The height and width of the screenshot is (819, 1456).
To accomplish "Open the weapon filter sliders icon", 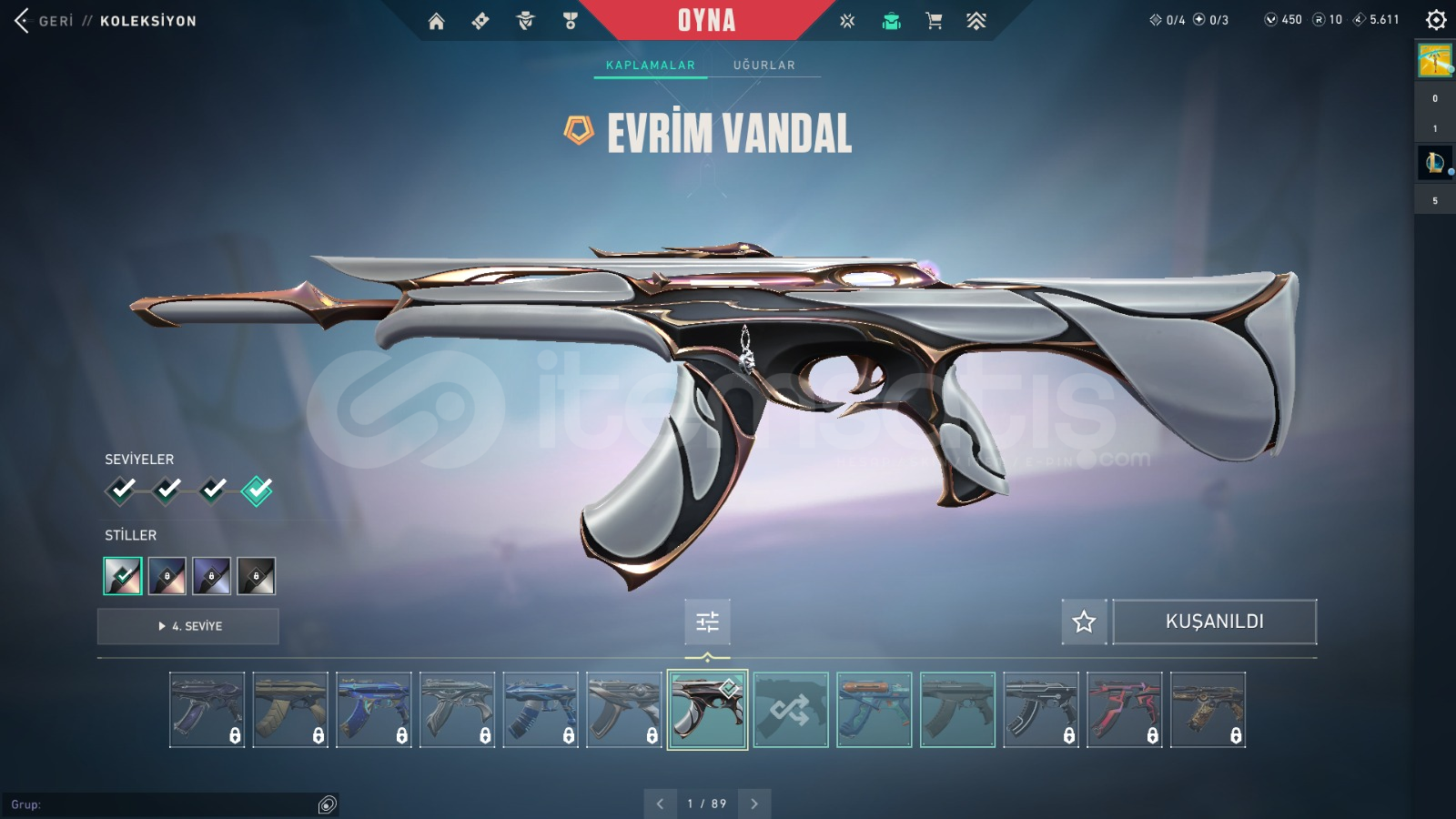I will point(708,622).
